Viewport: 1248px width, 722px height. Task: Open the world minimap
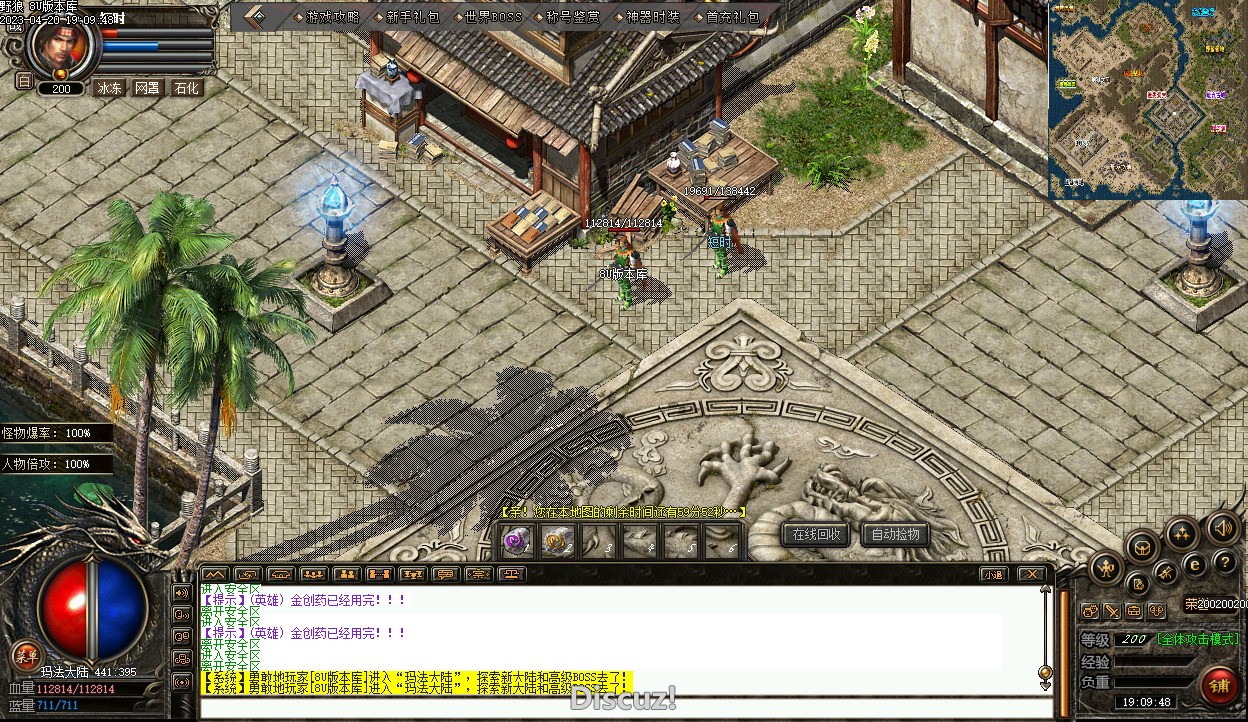[x=1147, y=100]
